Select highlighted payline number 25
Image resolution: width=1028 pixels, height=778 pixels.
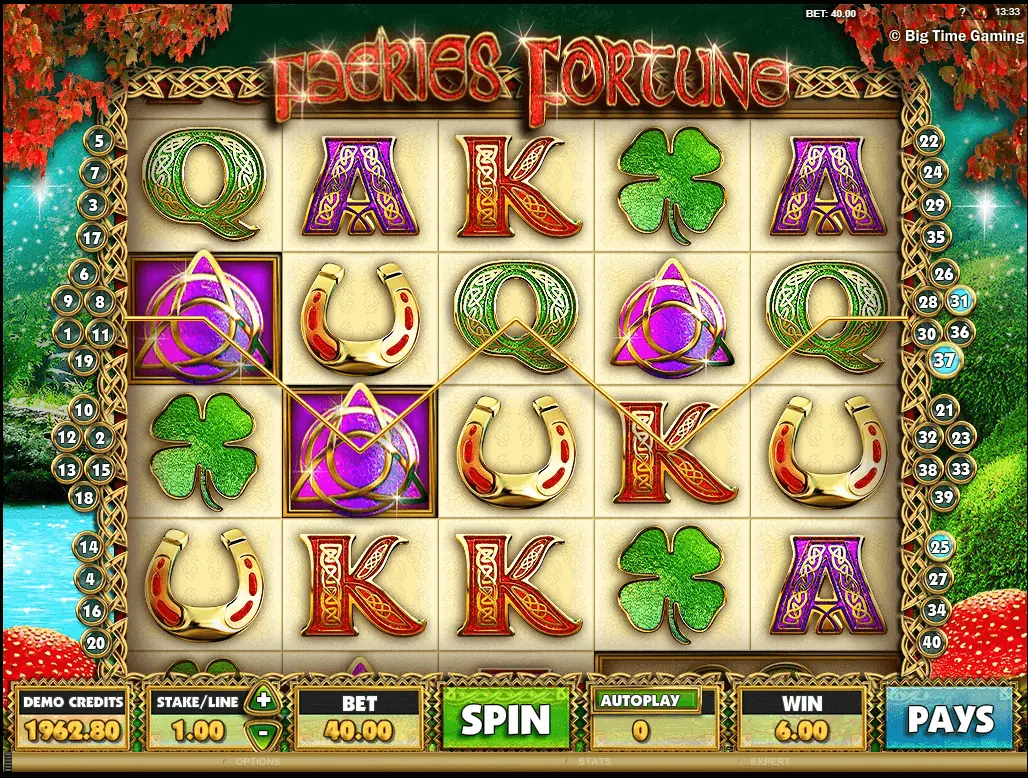(940, 546)
